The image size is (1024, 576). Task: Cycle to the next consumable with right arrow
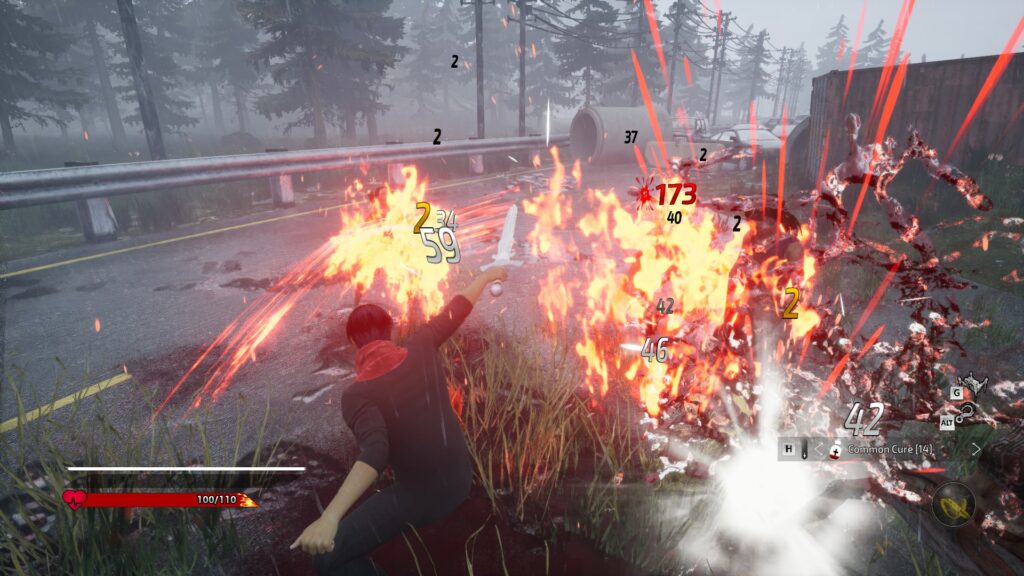(x=976, y=450)
